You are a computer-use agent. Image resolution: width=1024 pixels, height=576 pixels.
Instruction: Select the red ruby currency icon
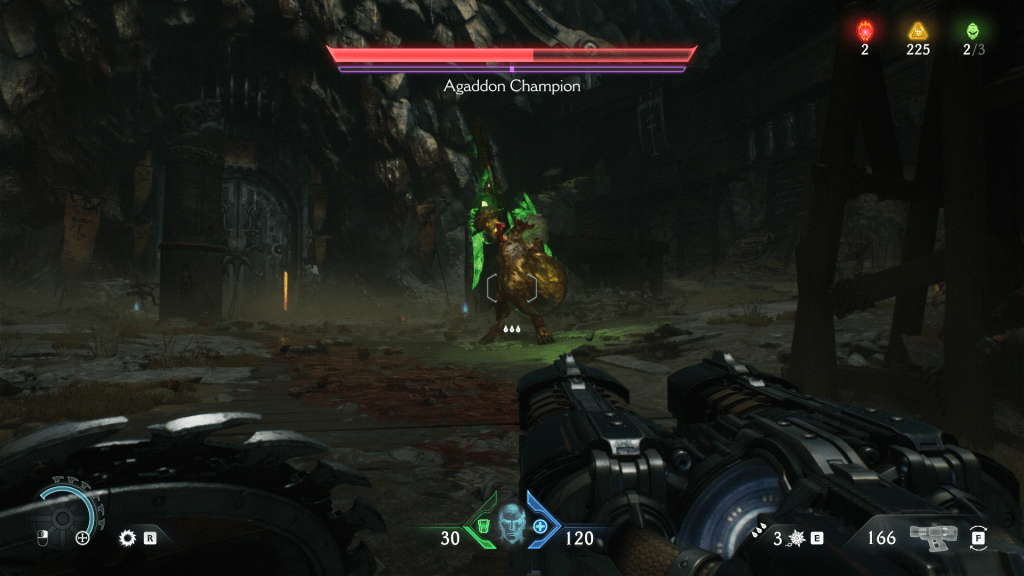tap(865, 30)
